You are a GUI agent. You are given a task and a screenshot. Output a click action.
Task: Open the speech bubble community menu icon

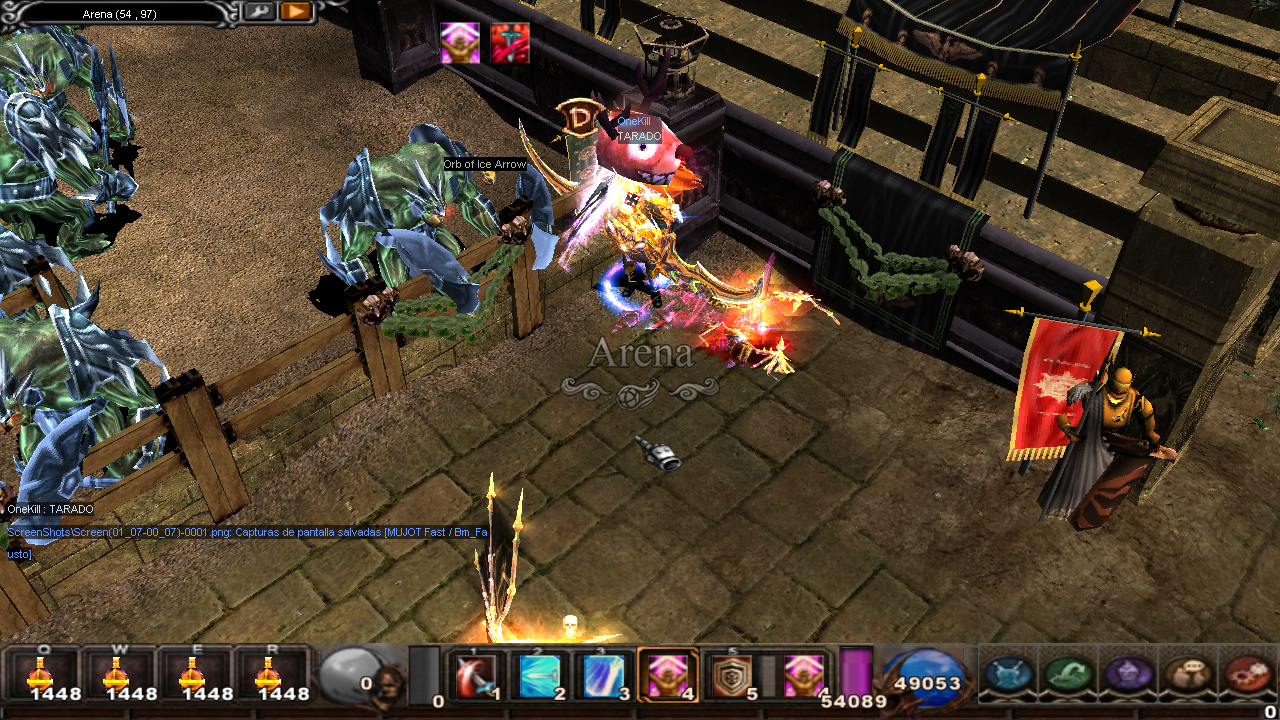[1188, 674]
